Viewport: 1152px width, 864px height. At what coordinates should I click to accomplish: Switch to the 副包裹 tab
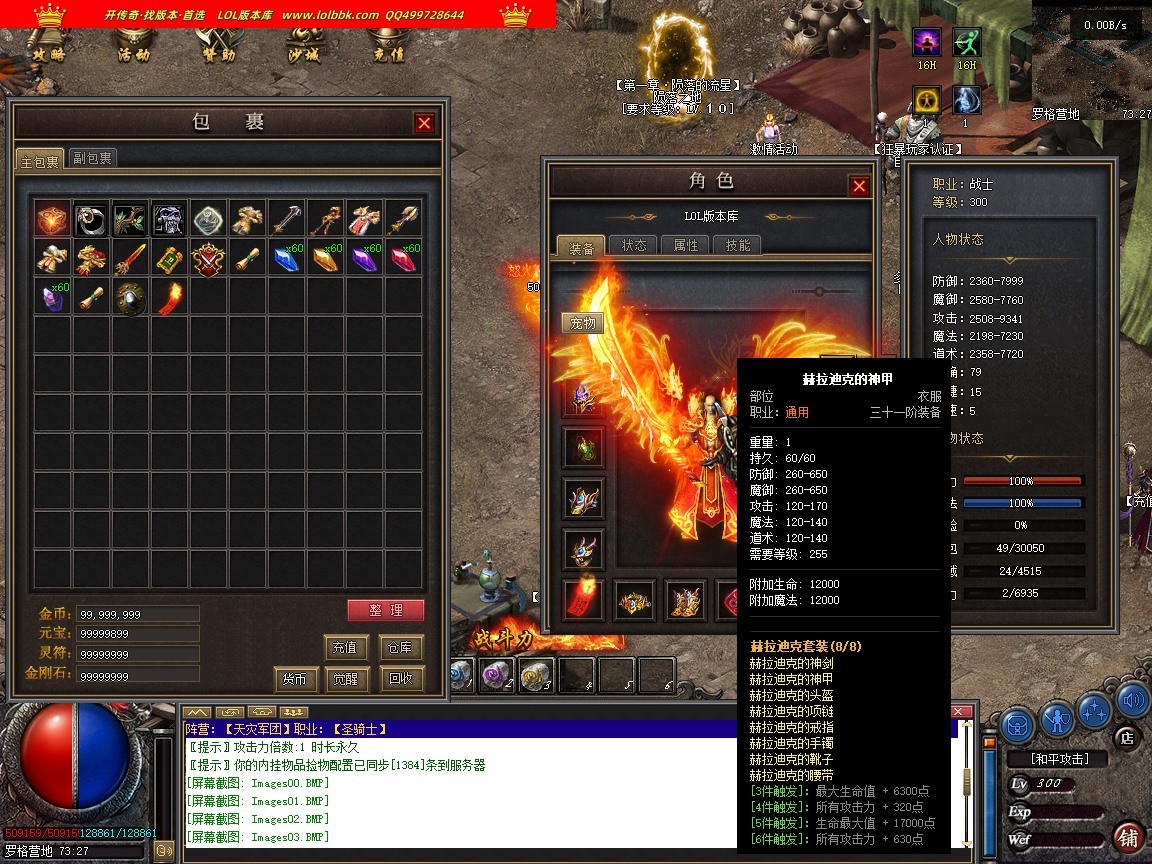pyautogui.click(x=92, y=158)
